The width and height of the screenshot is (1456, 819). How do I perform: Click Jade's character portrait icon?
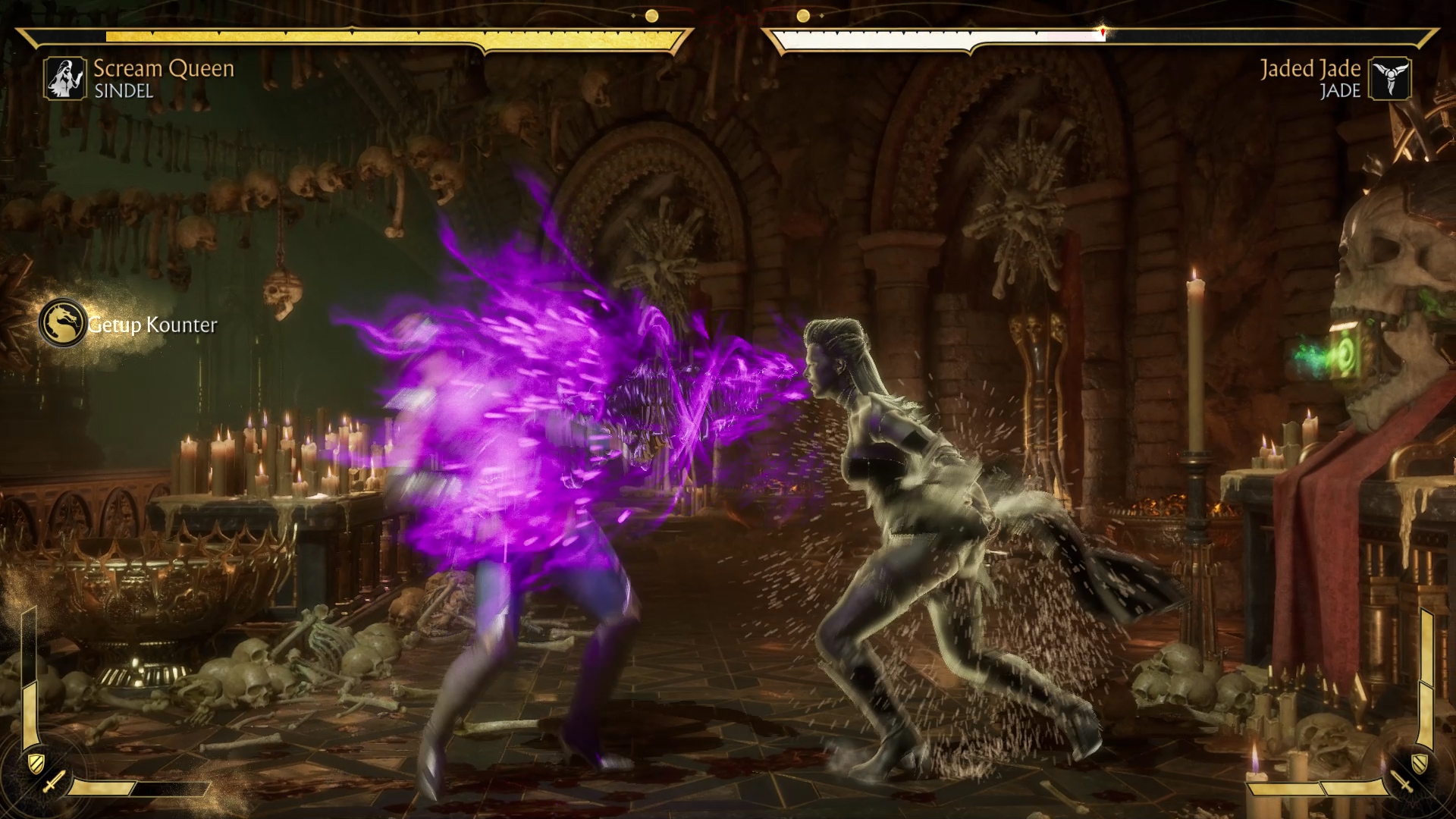(x=1389, y=79)
